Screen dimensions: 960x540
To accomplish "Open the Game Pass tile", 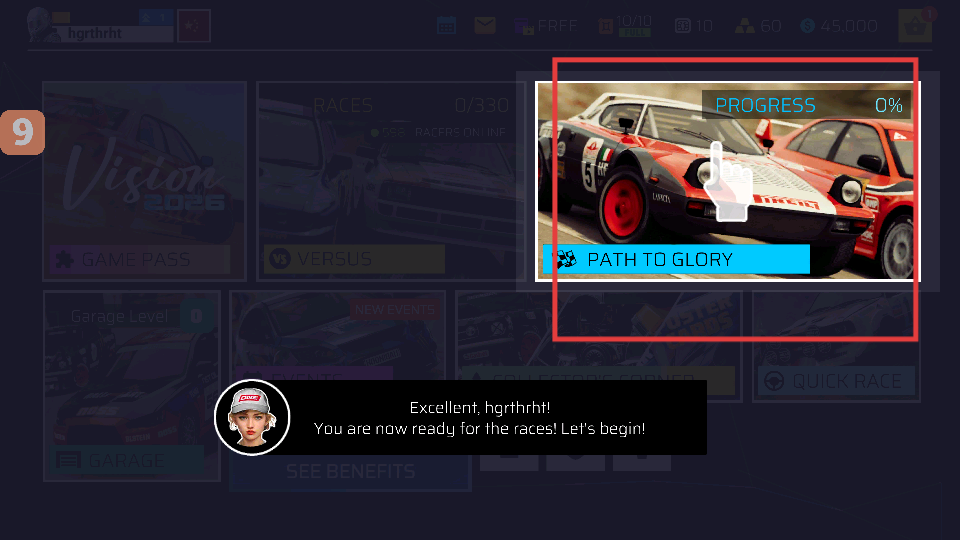I will click(145, 180).
